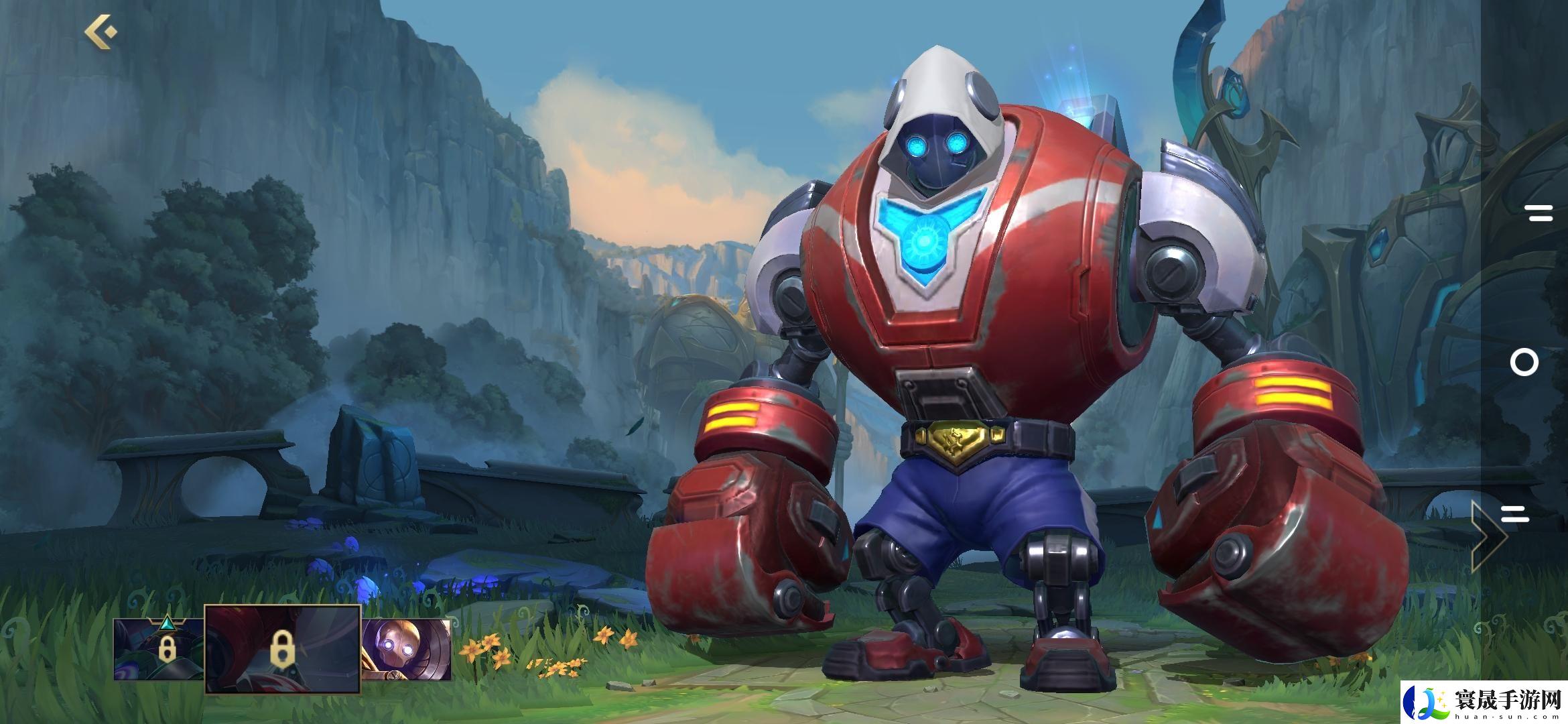This screenshot has width=1568, height=724.
Task: Expand the side panel with the chevron arrow
Action: point(1487,536)
